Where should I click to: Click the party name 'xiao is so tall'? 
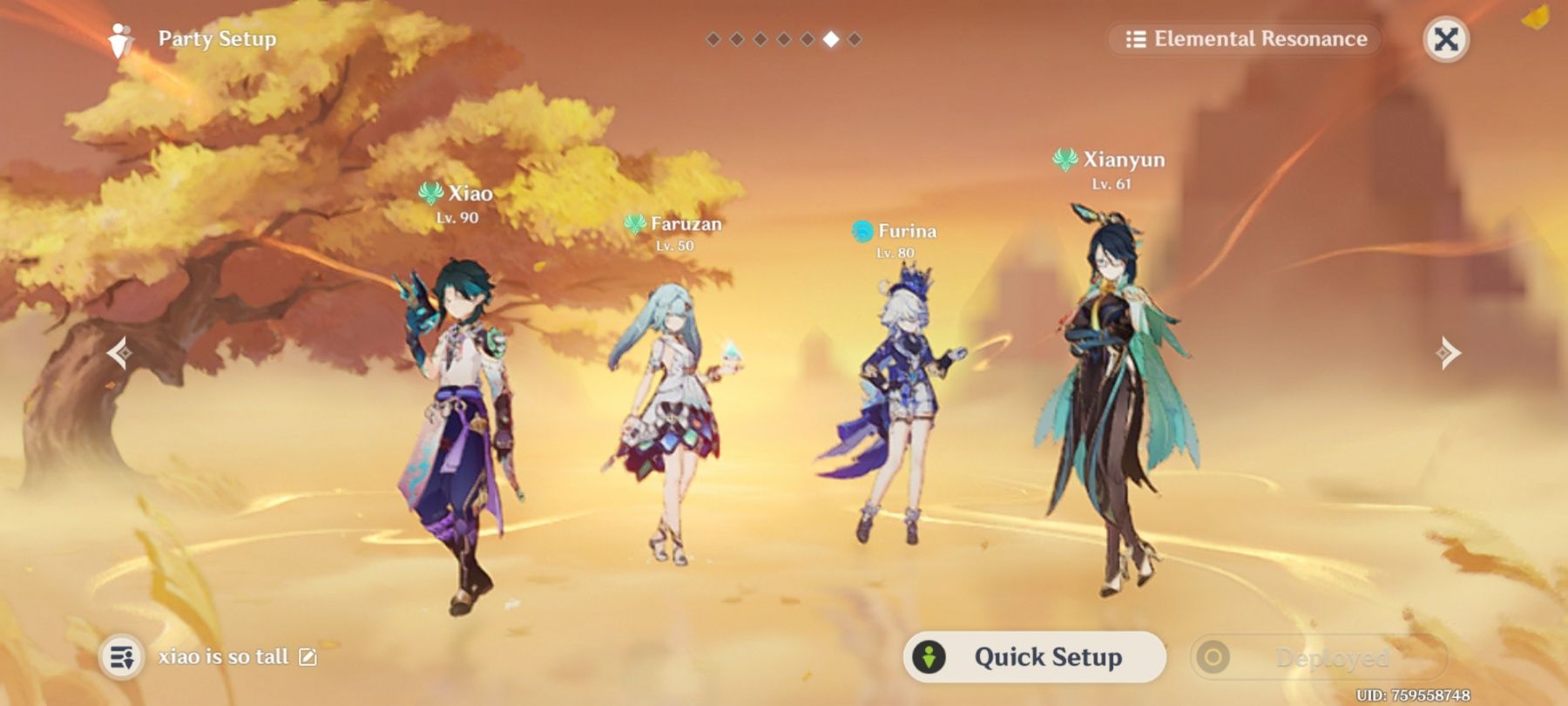pos(225,656)
